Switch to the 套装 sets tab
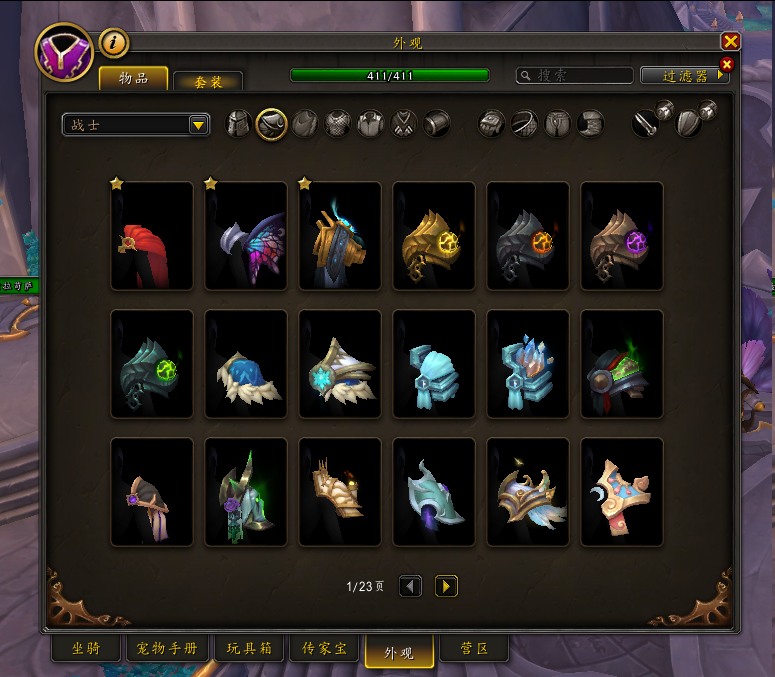This screenshot has width=775, height=677. [207, 80]
